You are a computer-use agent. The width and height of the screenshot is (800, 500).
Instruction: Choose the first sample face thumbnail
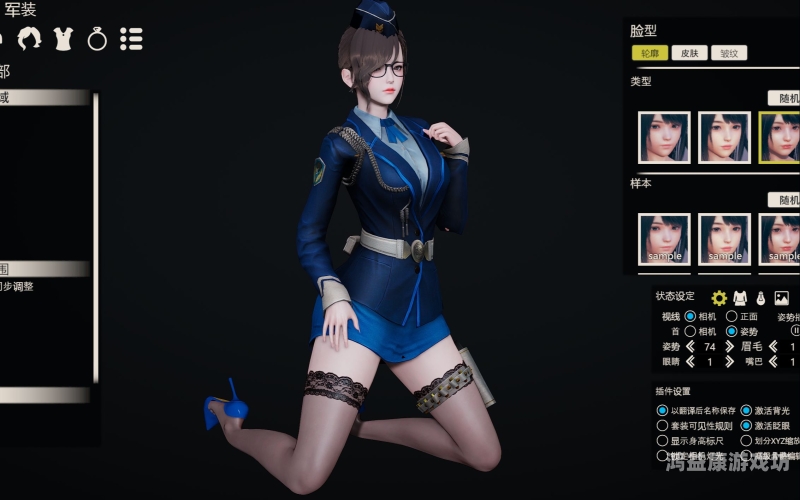(x=664, y=239)
